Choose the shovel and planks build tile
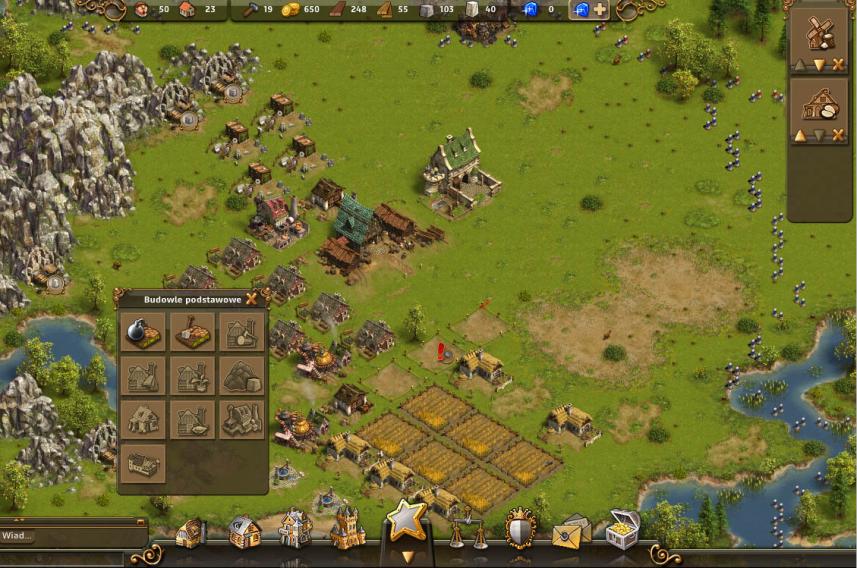This screenshot has height=568, width=857. [x=192, y=332]
